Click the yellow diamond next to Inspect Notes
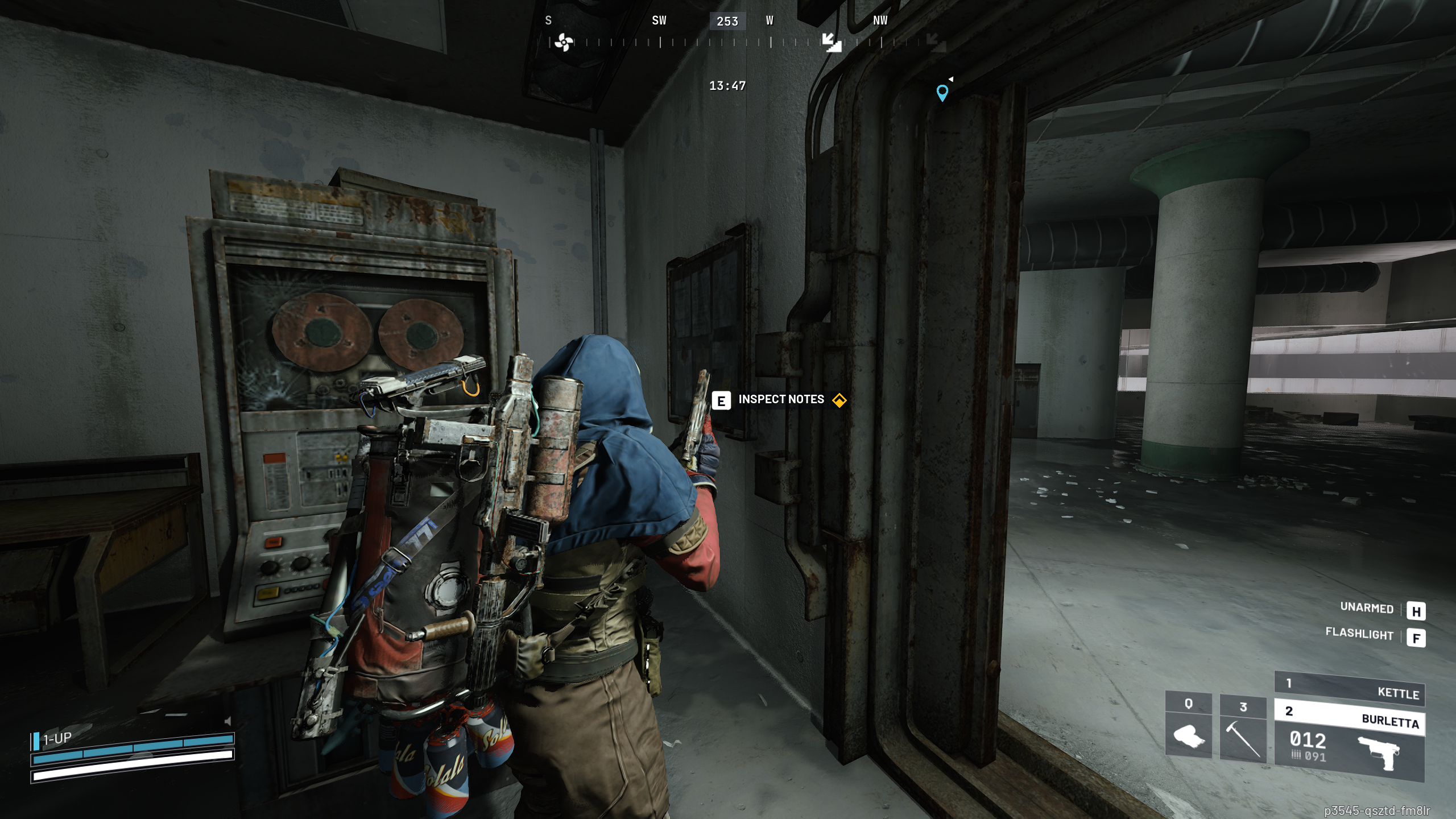 839,399
